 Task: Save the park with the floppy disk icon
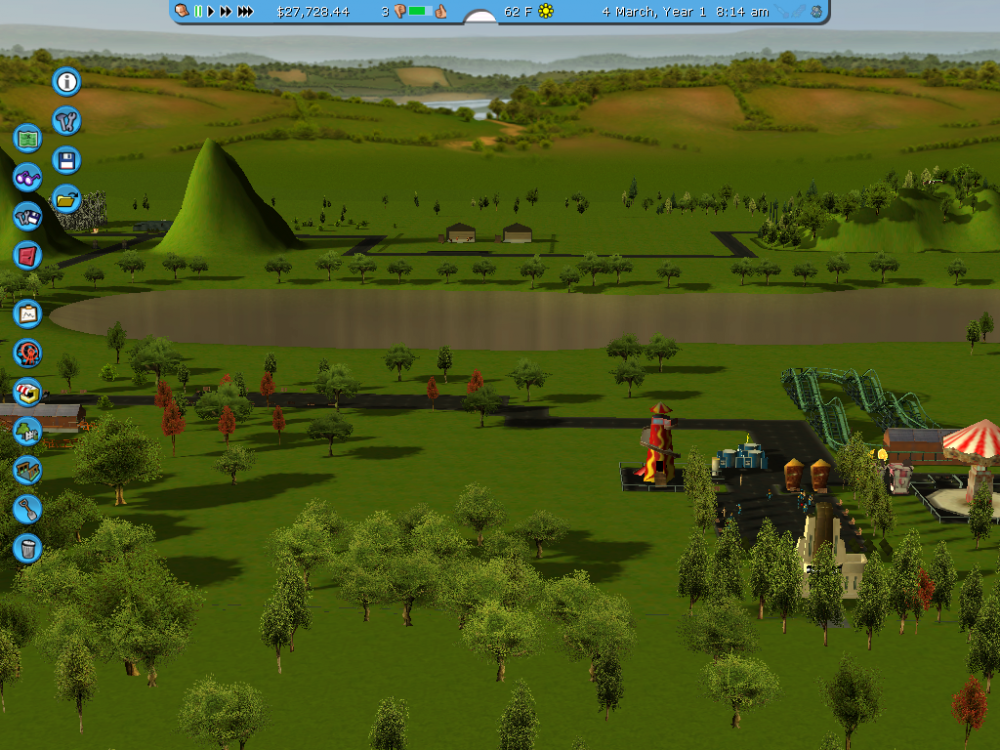tap(66, 160)
